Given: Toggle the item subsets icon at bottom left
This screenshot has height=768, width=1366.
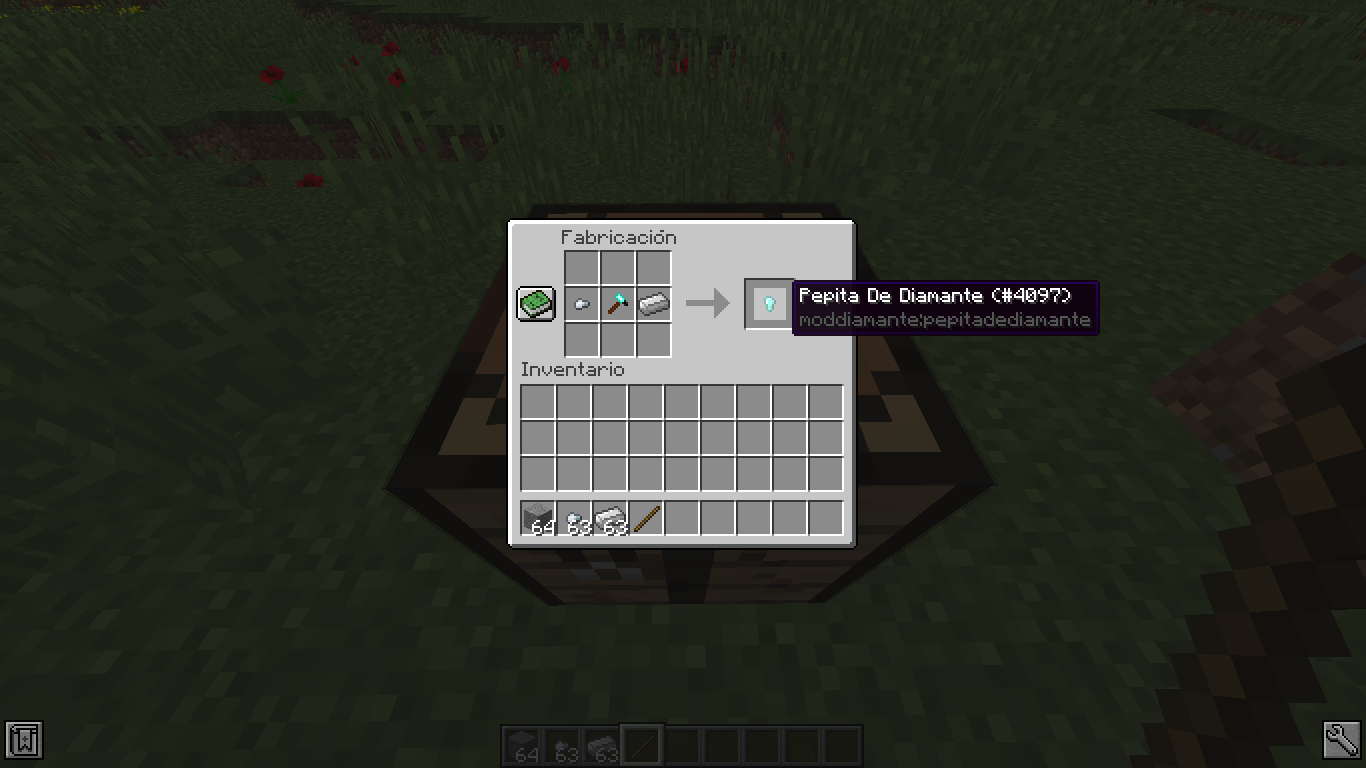Looking at the screenshot, I should [x=22, y=741].
